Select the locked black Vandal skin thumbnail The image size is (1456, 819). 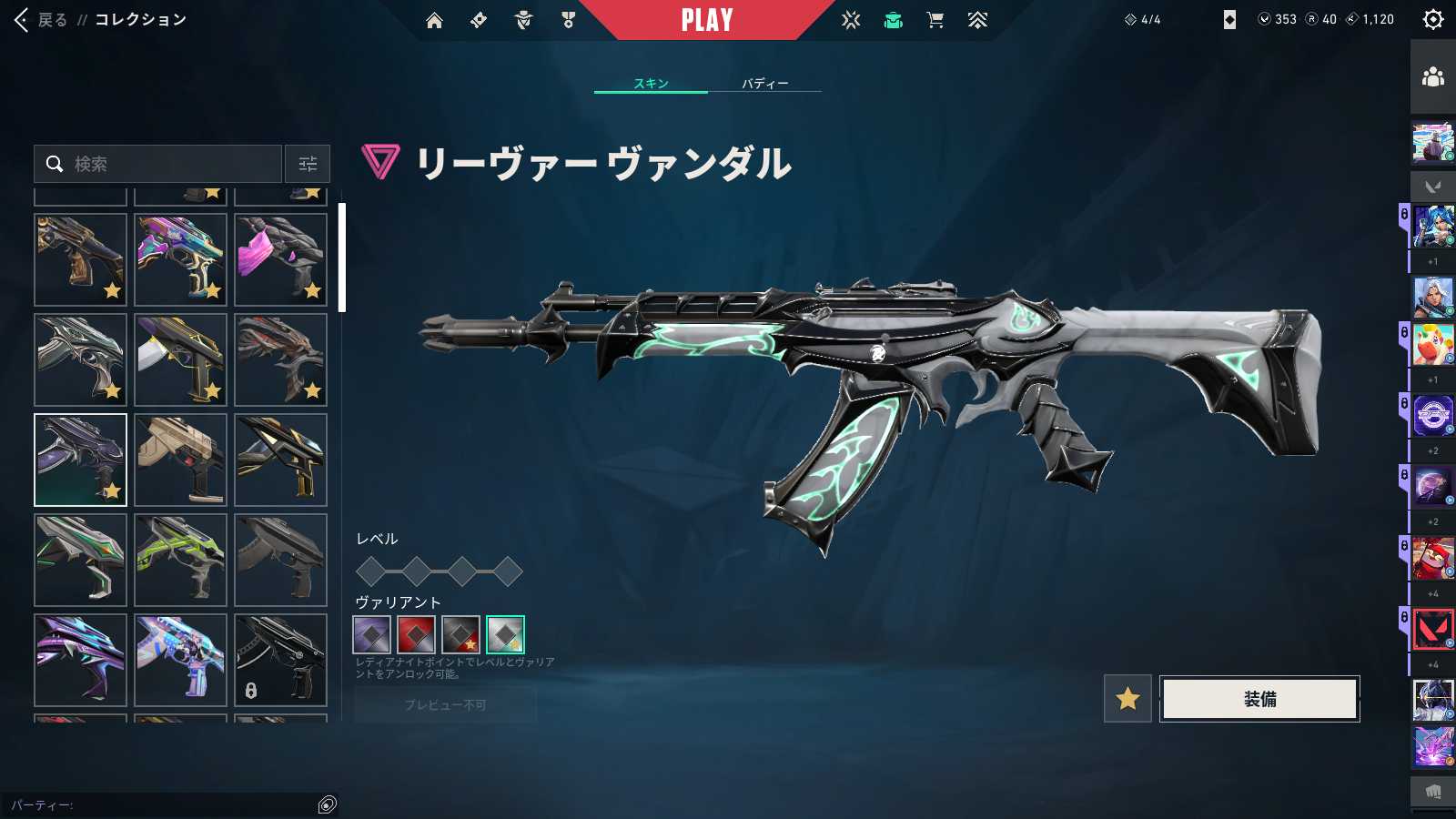click(280, 660)
